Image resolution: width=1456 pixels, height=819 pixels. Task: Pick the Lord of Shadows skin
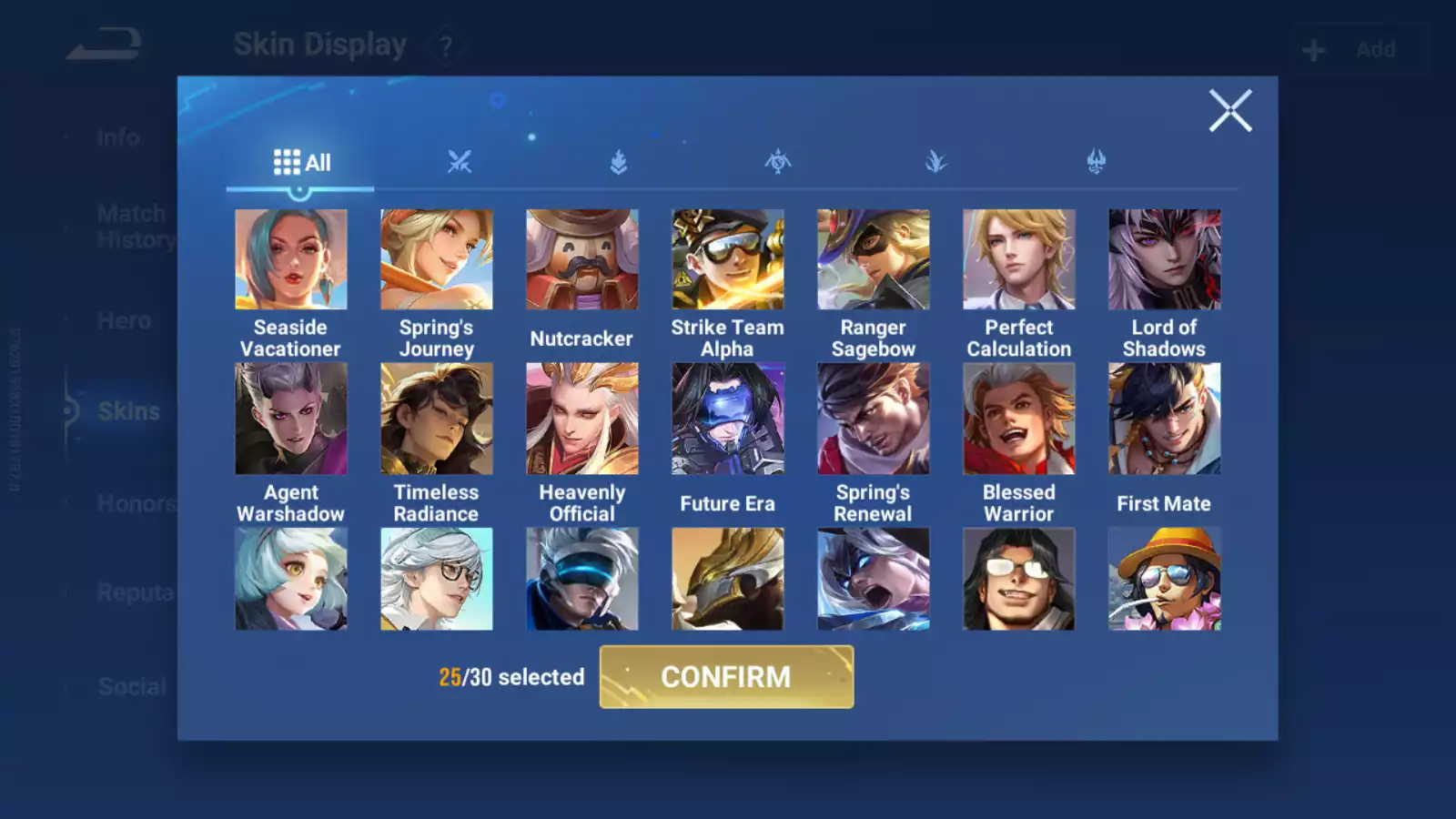[1165, 260]
